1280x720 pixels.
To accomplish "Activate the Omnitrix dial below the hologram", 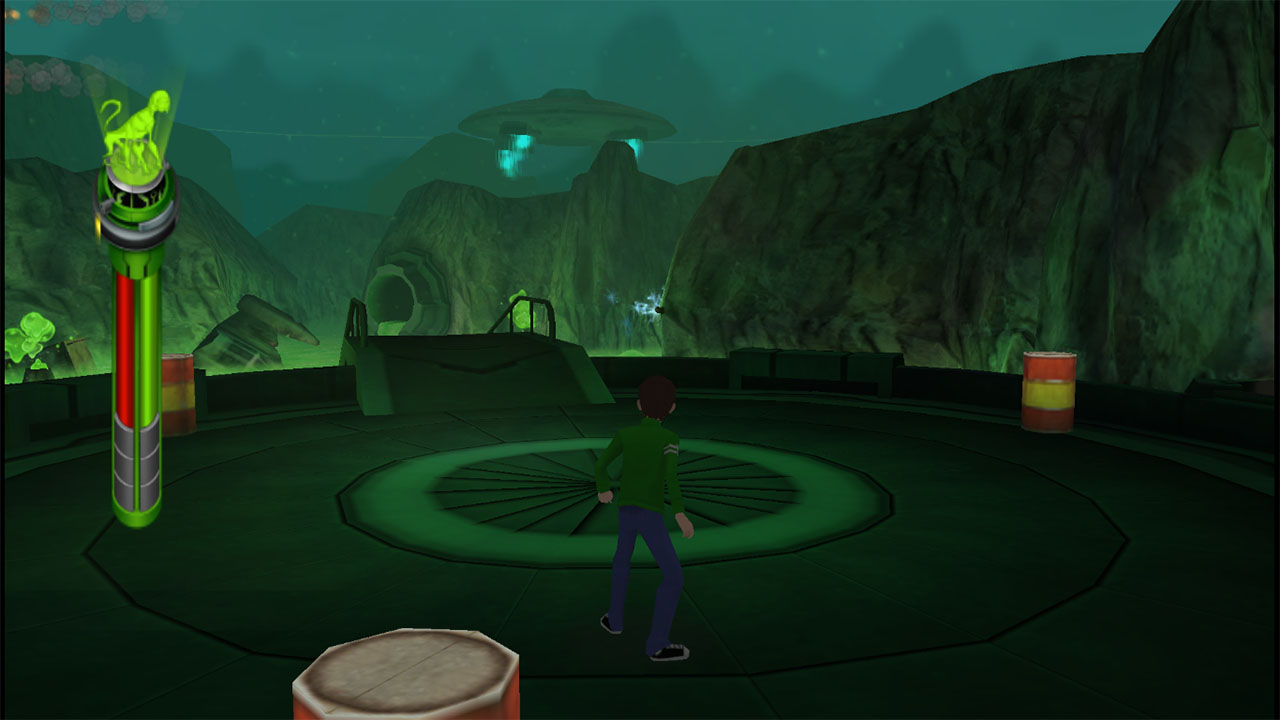I will (x=136, y=200).
